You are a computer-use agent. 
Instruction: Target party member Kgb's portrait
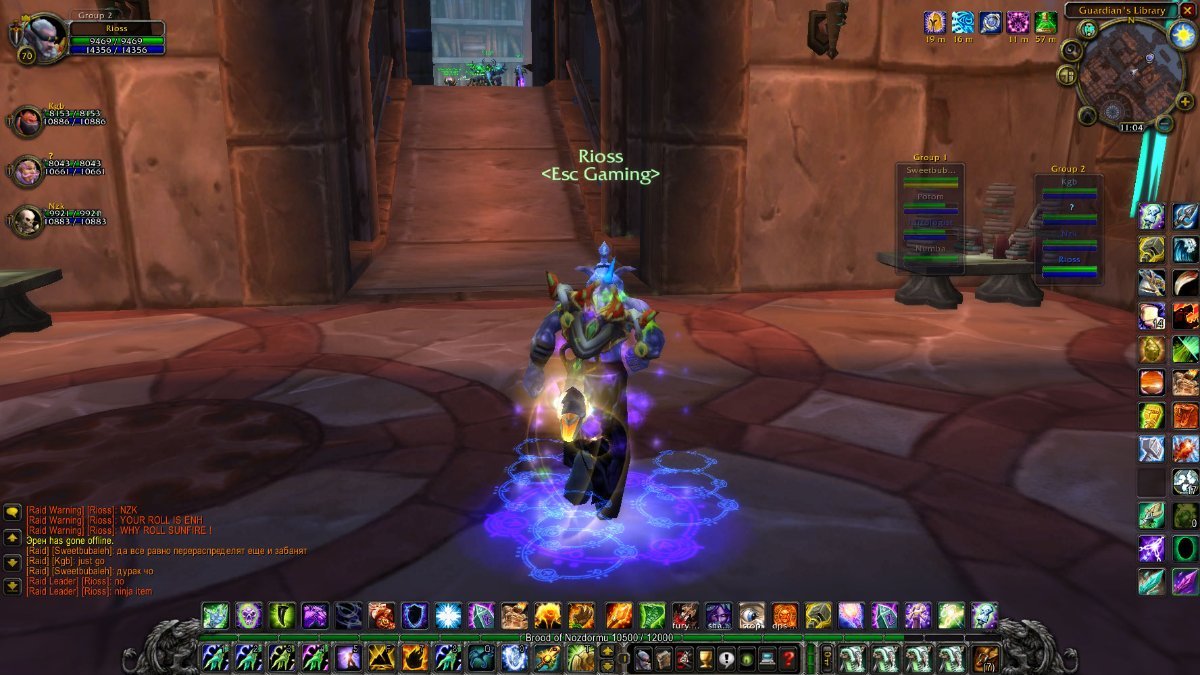pyautogui.click(x=28, y=121)
